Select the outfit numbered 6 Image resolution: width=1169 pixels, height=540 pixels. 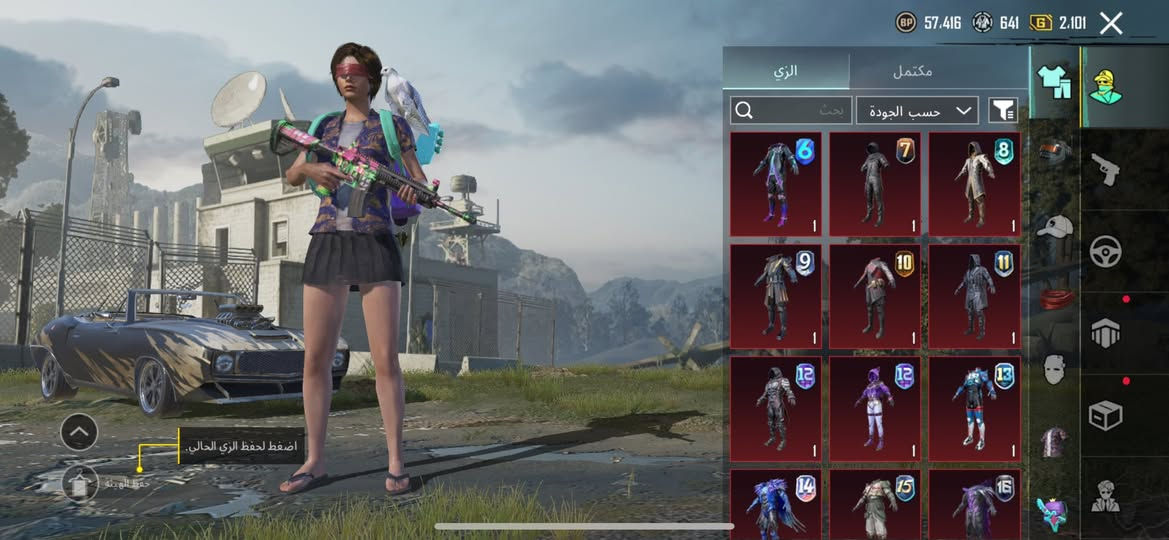(x=776, y=184)
